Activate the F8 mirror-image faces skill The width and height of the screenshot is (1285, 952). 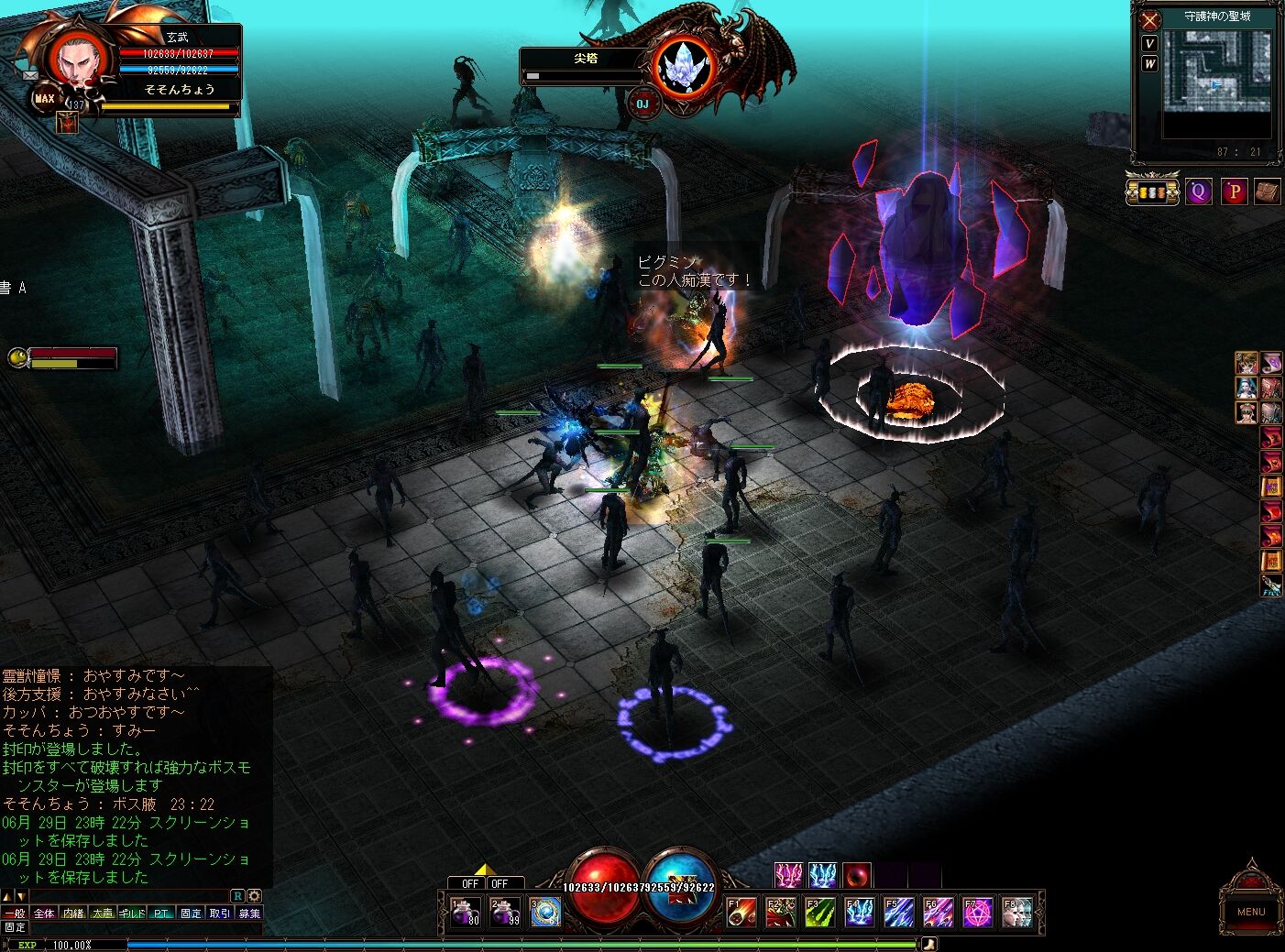point(1017,913)
